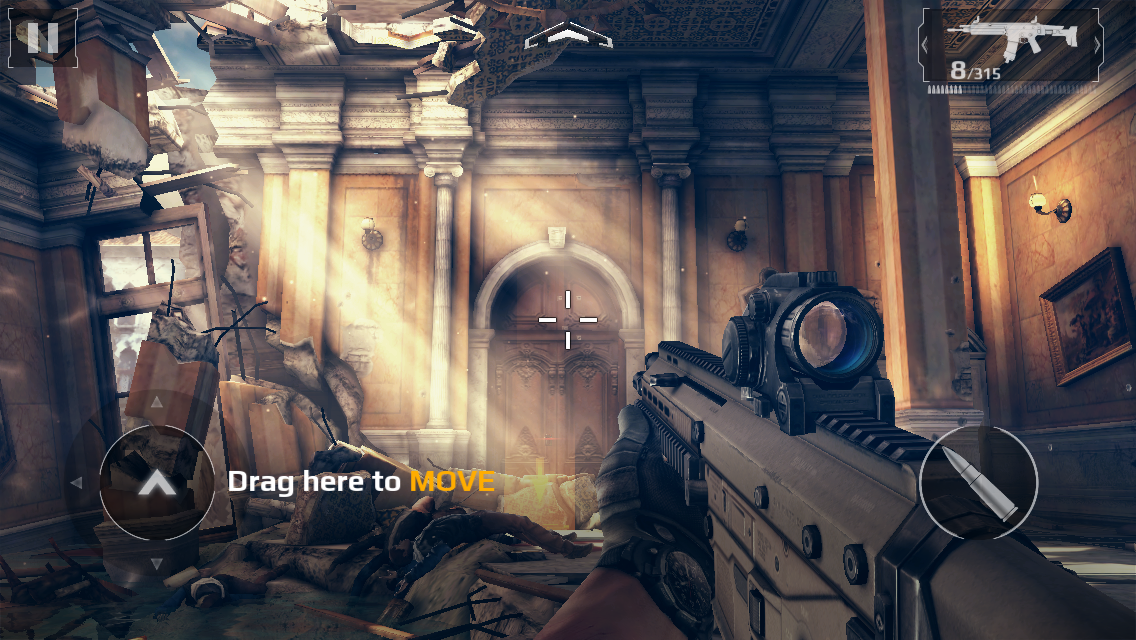The image size is (1136, 640).
Task: Tap the movement joystick circle
Action: click(x=156, y=484)
